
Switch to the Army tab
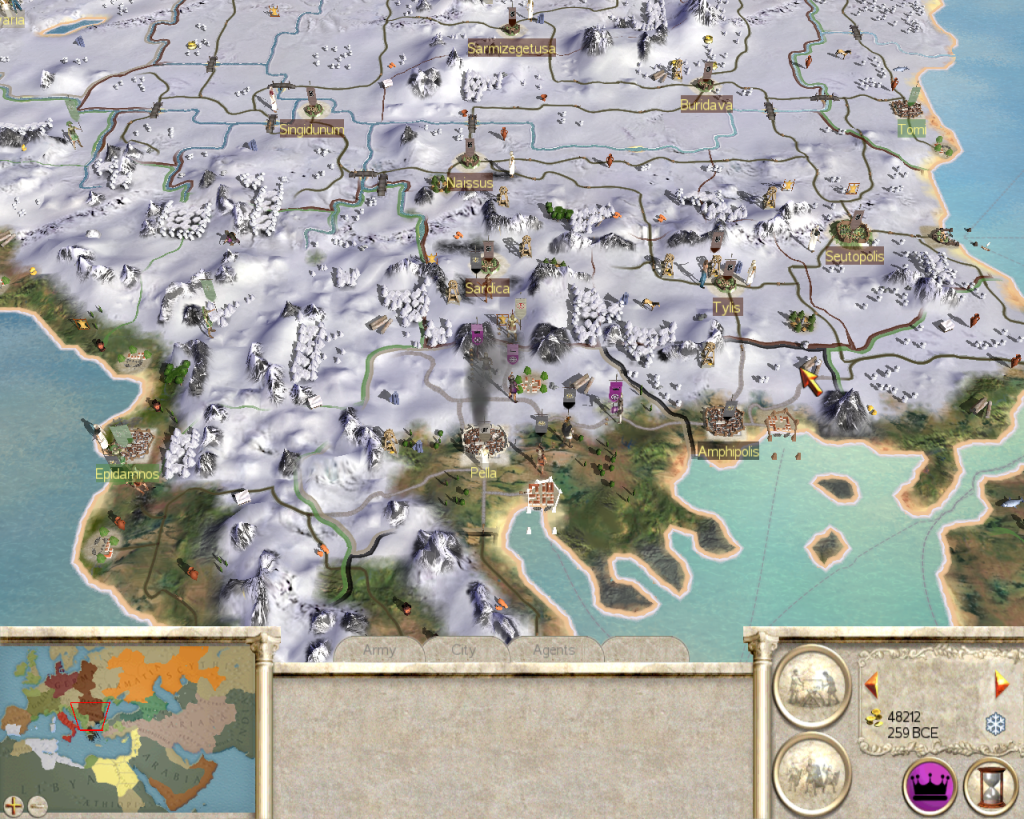click(379, 650)
